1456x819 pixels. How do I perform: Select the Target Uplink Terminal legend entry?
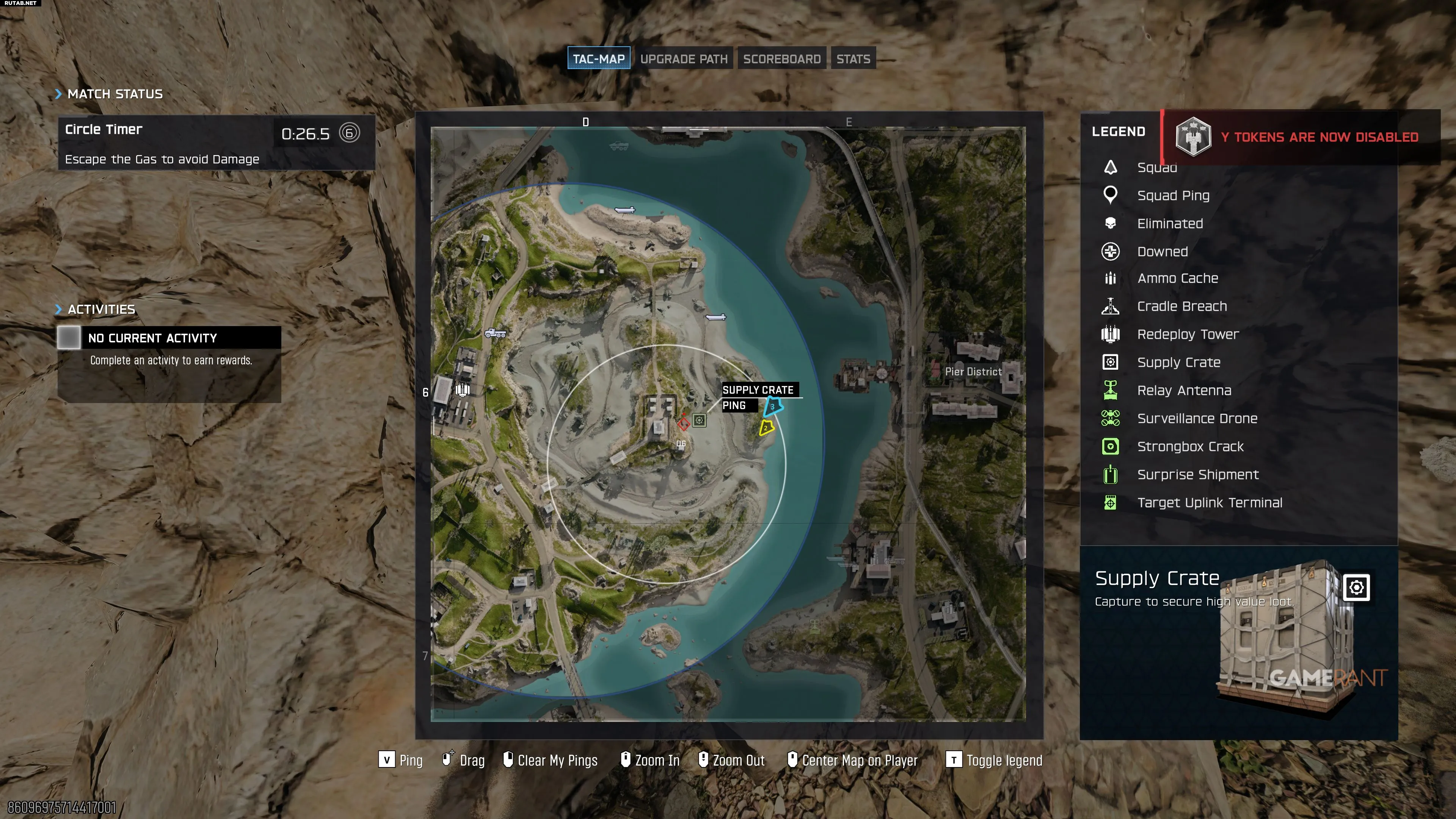(1209, 503)
